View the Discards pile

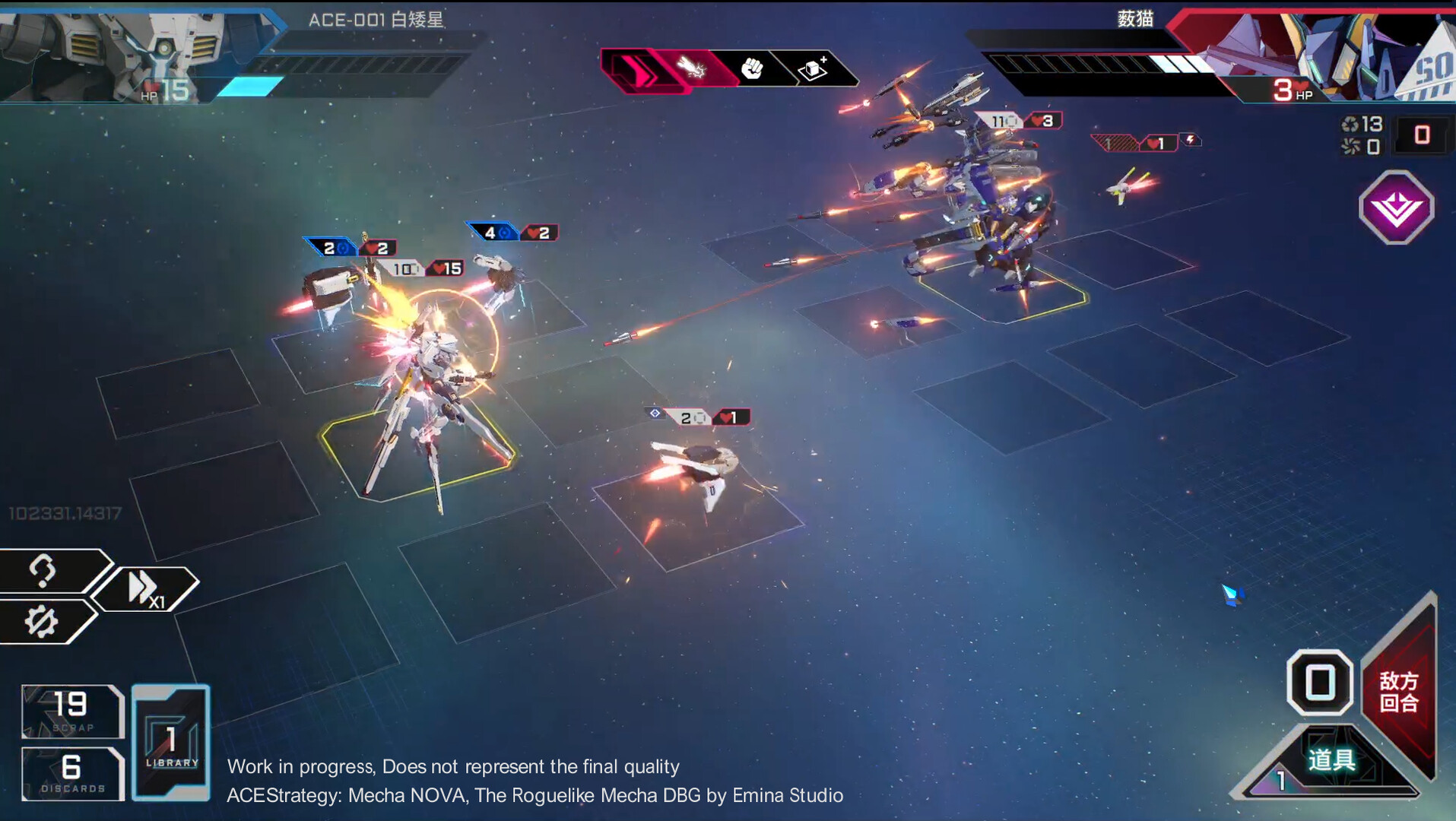(71, 773)
